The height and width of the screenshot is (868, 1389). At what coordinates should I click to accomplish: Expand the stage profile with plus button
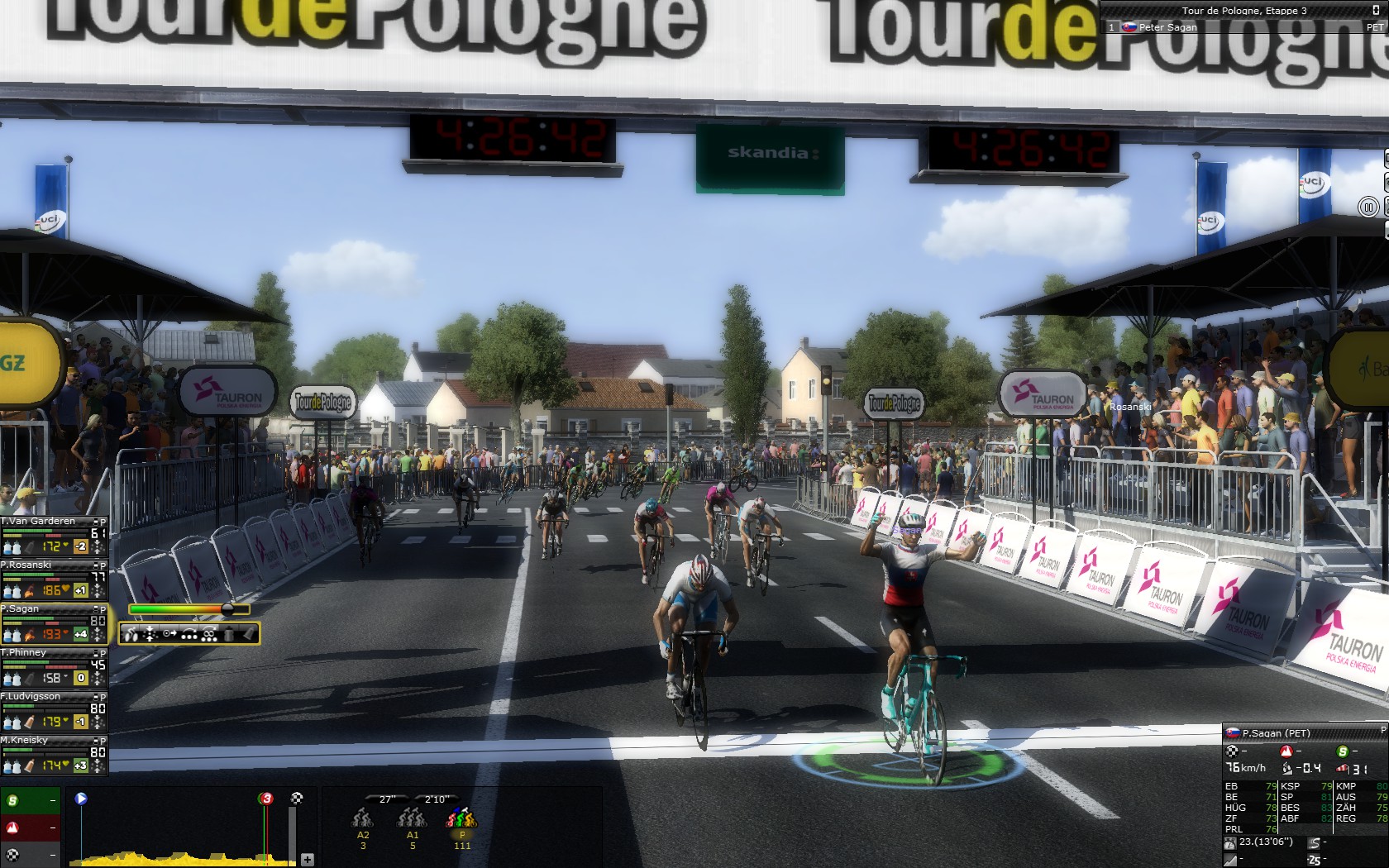(x=307, y=860)
